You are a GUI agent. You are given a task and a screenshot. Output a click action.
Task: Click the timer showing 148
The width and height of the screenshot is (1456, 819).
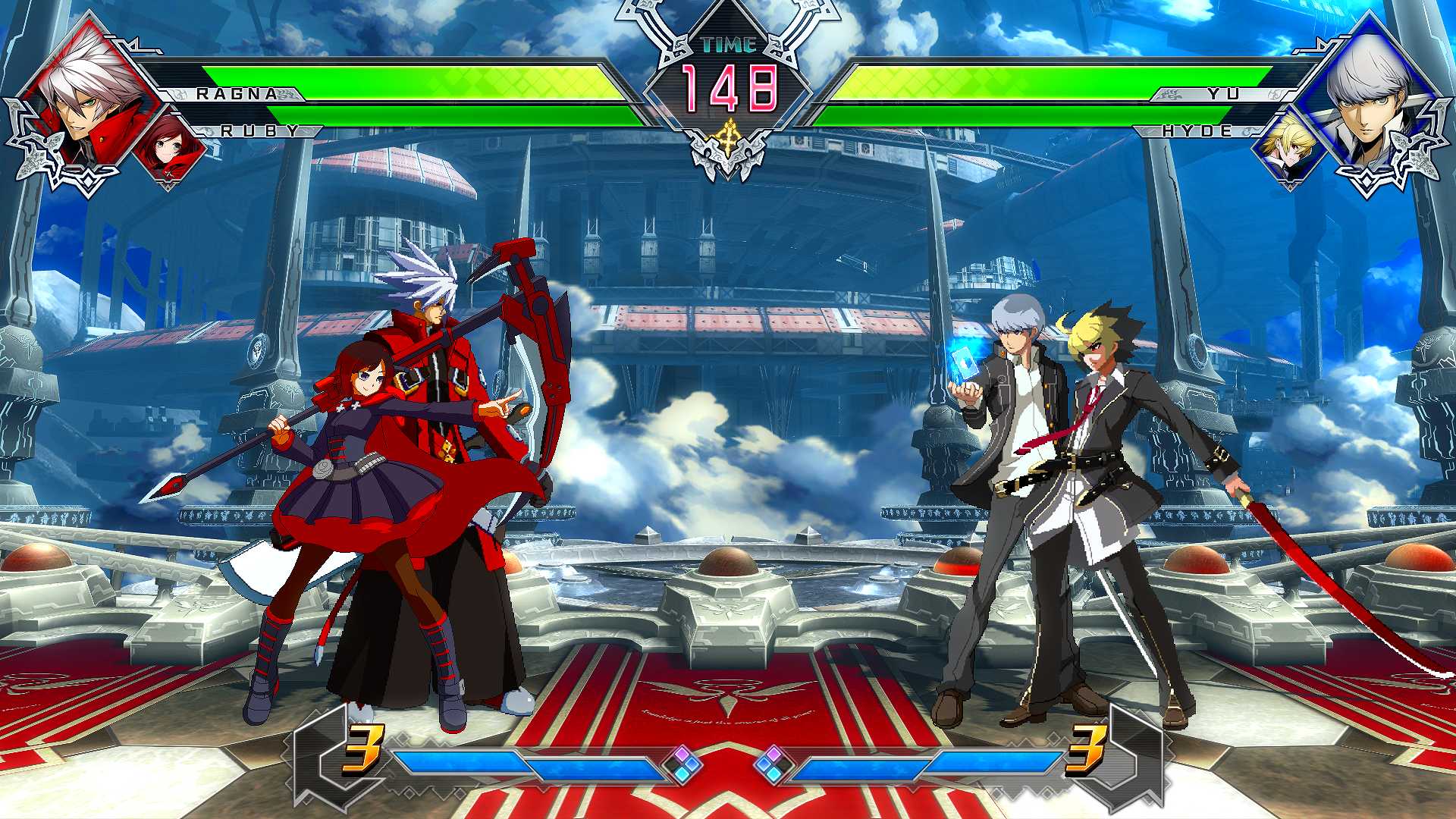point(728,91)
